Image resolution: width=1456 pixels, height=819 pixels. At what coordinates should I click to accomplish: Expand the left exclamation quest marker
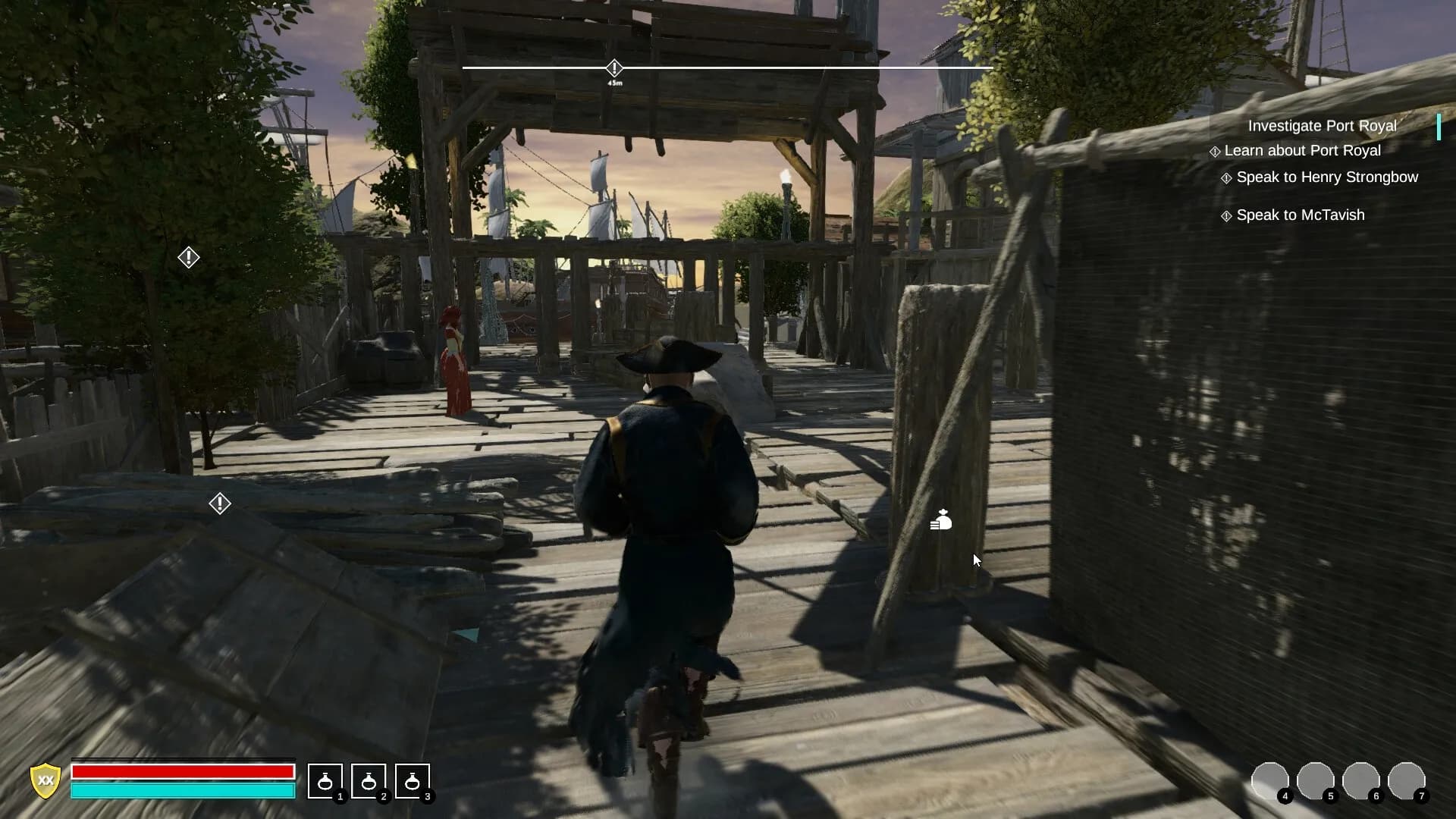[187, 258]
